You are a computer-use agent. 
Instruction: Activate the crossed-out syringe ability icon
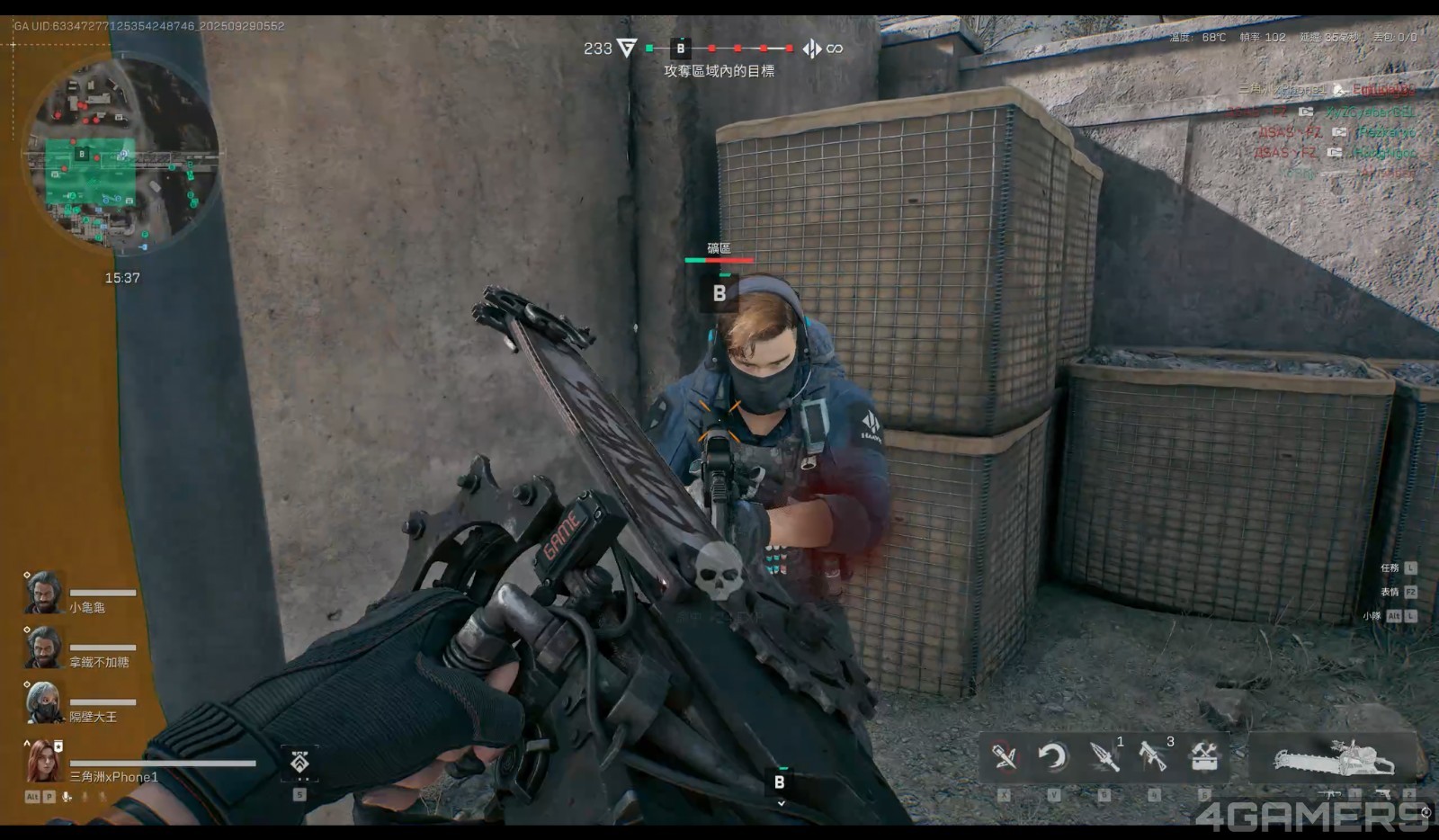(x=1004, y=757)
